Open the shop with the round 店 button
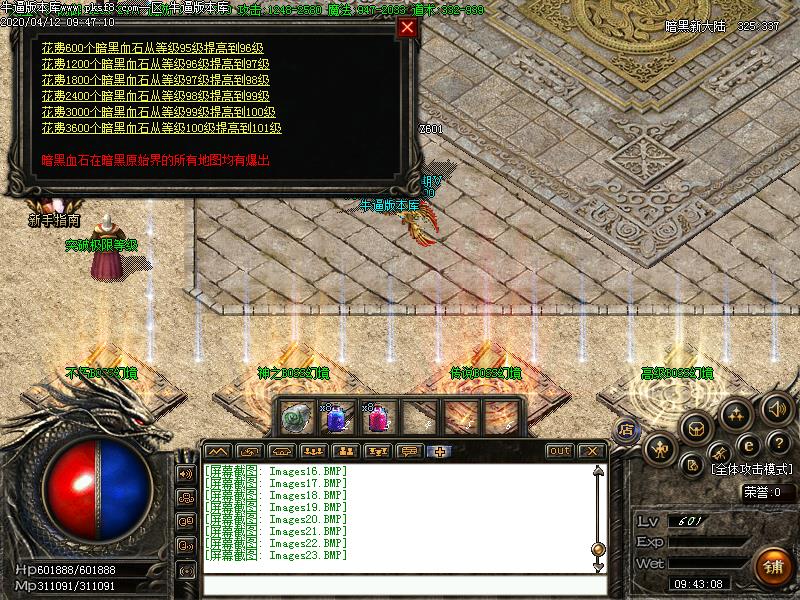Image resolution: width=800 pixels, height=600 pixels. click(628, 430)
